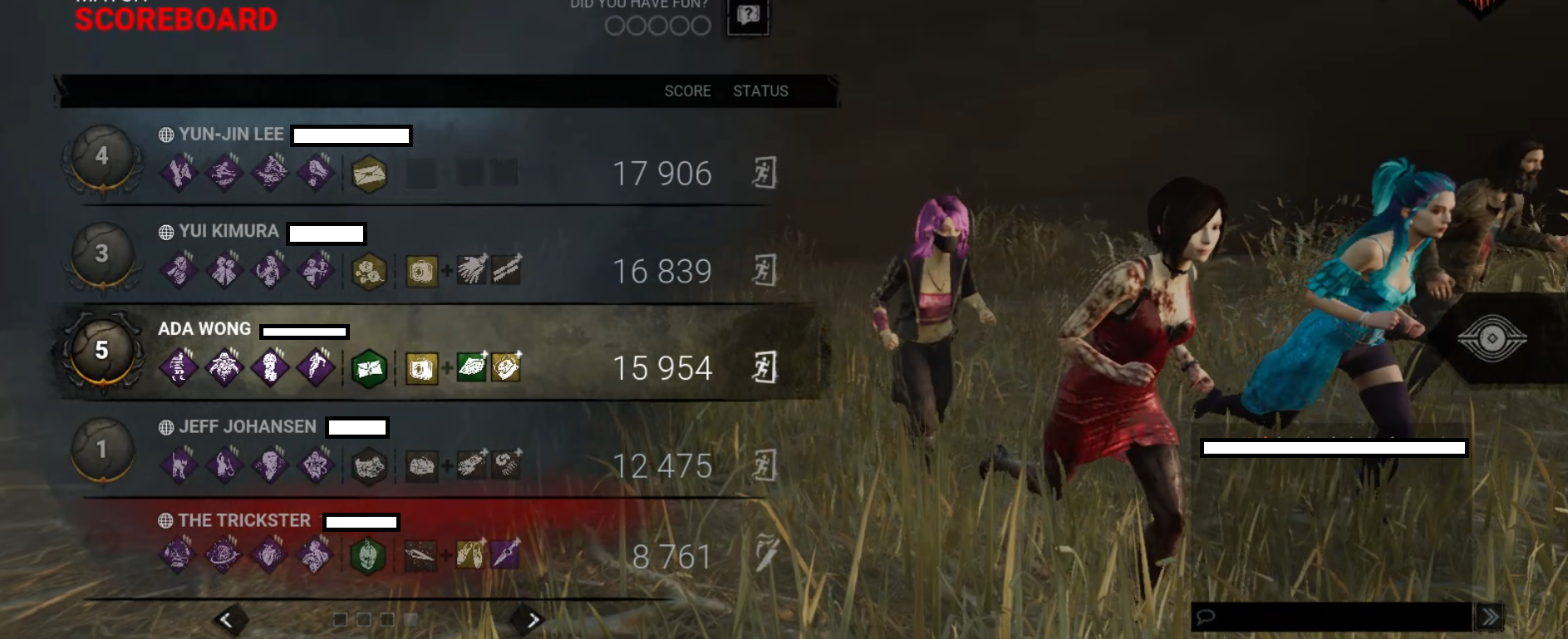The height and width of the screenshot is (639, 1568).
Task: Click Yui Kimura's toolbox item icon
Action: pyautogui.click(x=421, y=268)
